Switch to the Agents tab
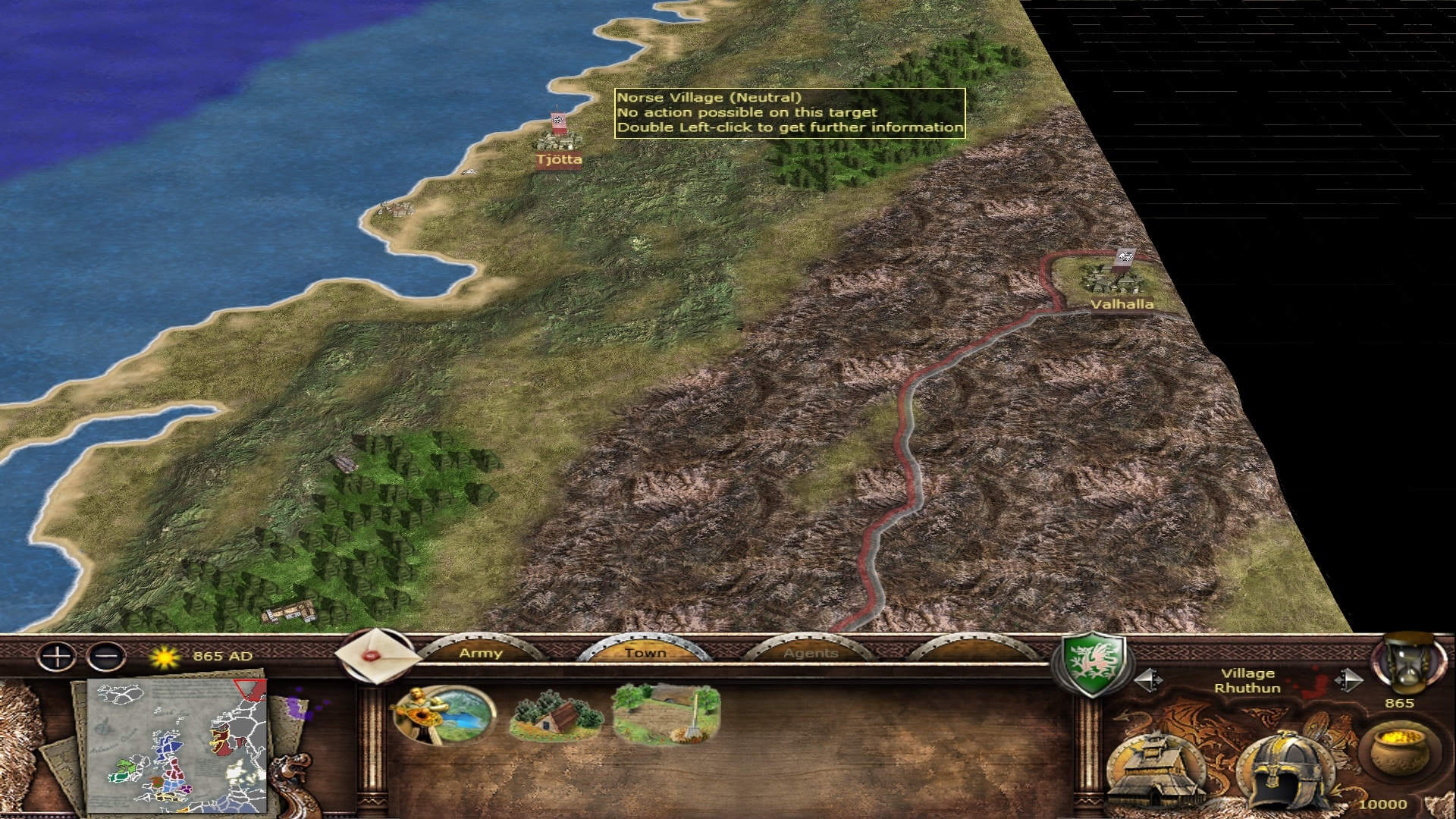Screen dimensions: 1456x819 tap(810, 653)
